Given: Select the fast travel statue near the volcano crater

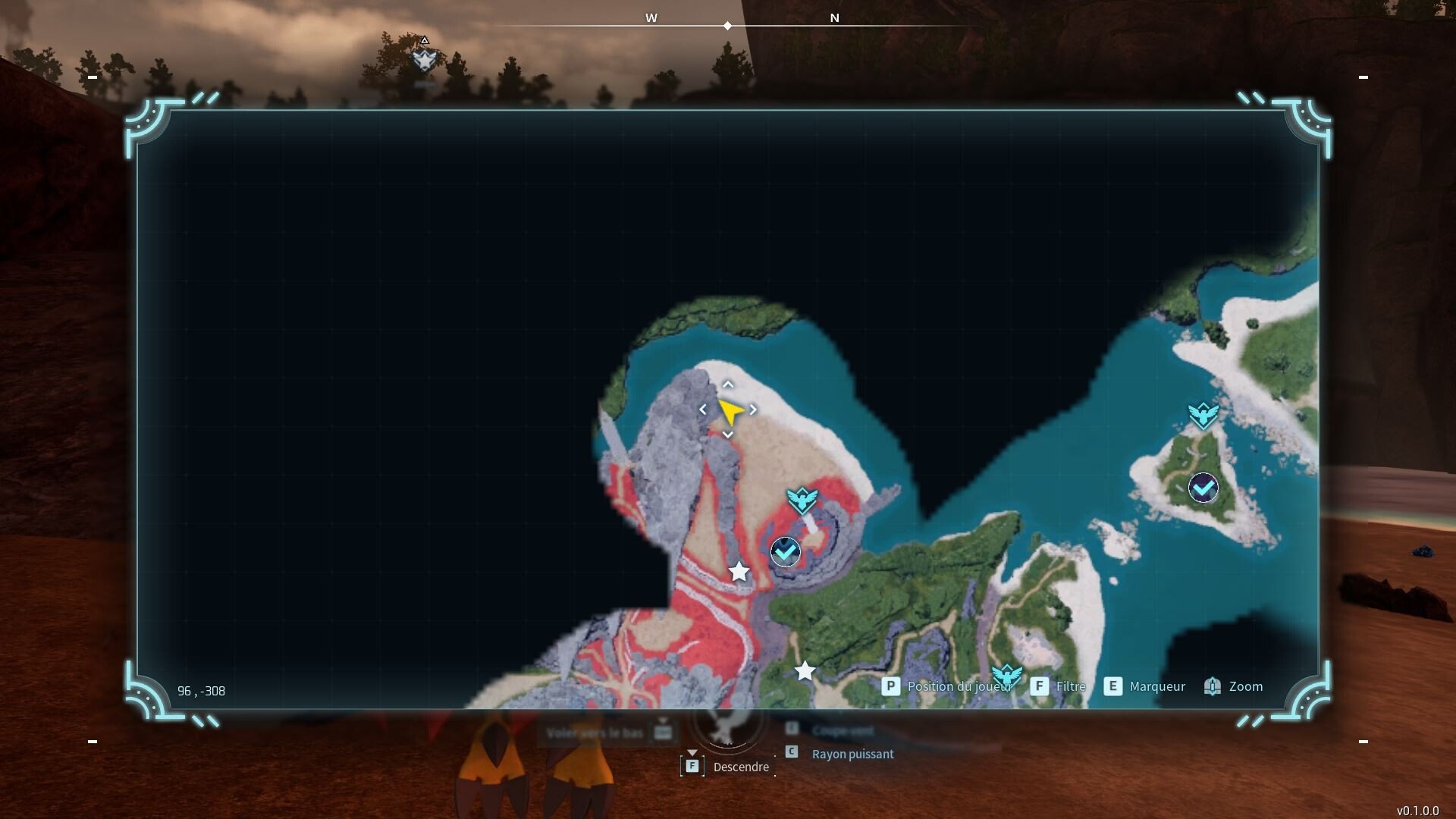Looking at the screenshot, I should pos(802,500).
